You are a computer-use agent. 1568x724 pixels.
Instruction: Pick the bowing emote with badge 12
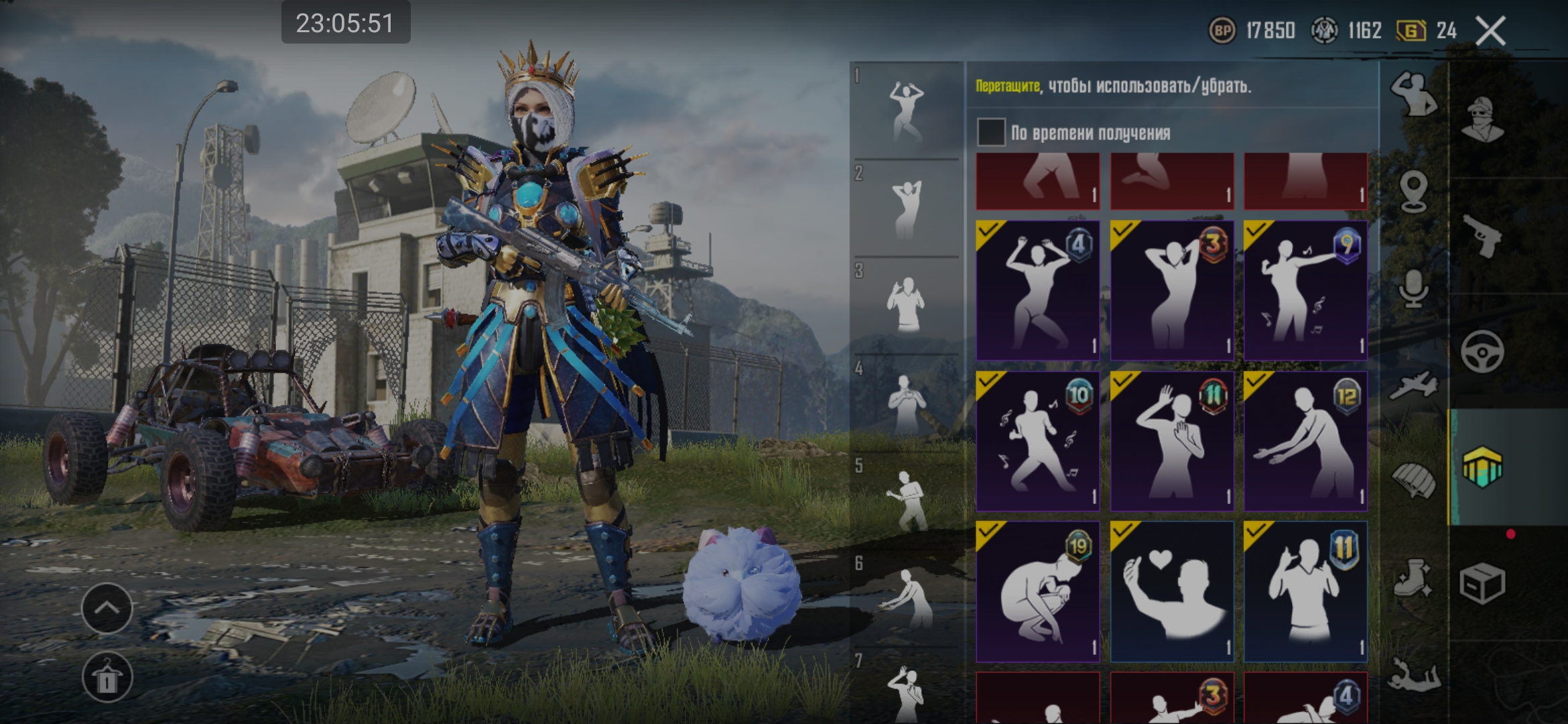(1305, 441)
